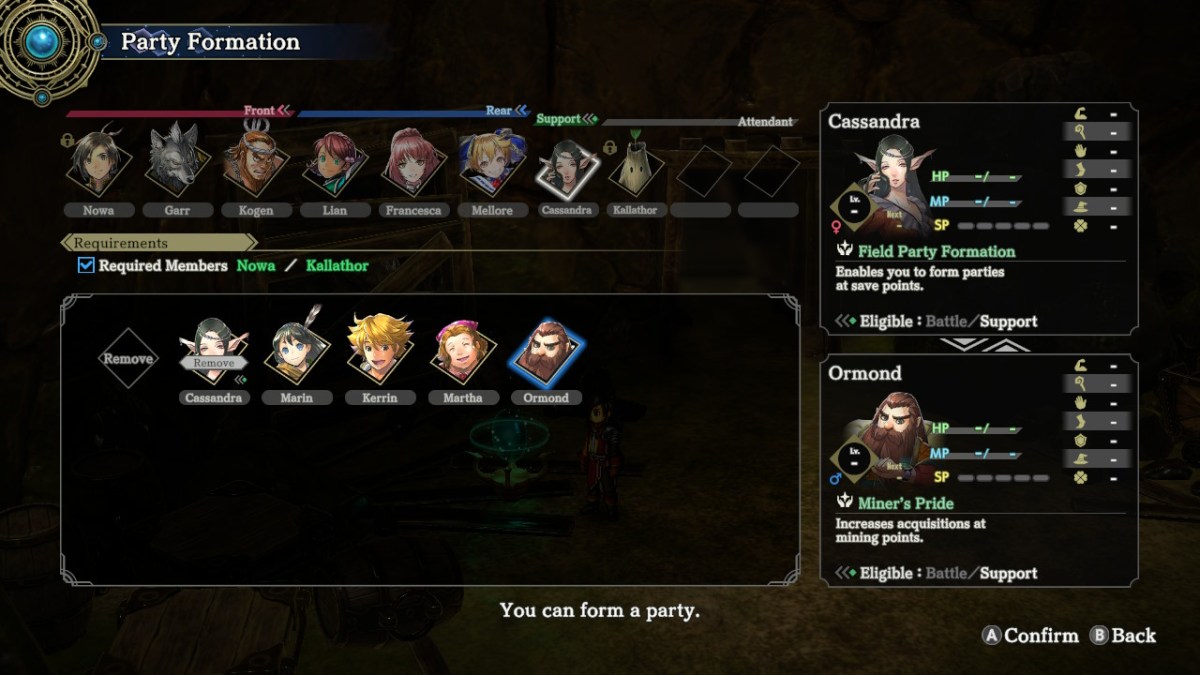Select Kallathor's attendant slot
The height and width of the screenshot is (675, 1200).
[636, 170]
